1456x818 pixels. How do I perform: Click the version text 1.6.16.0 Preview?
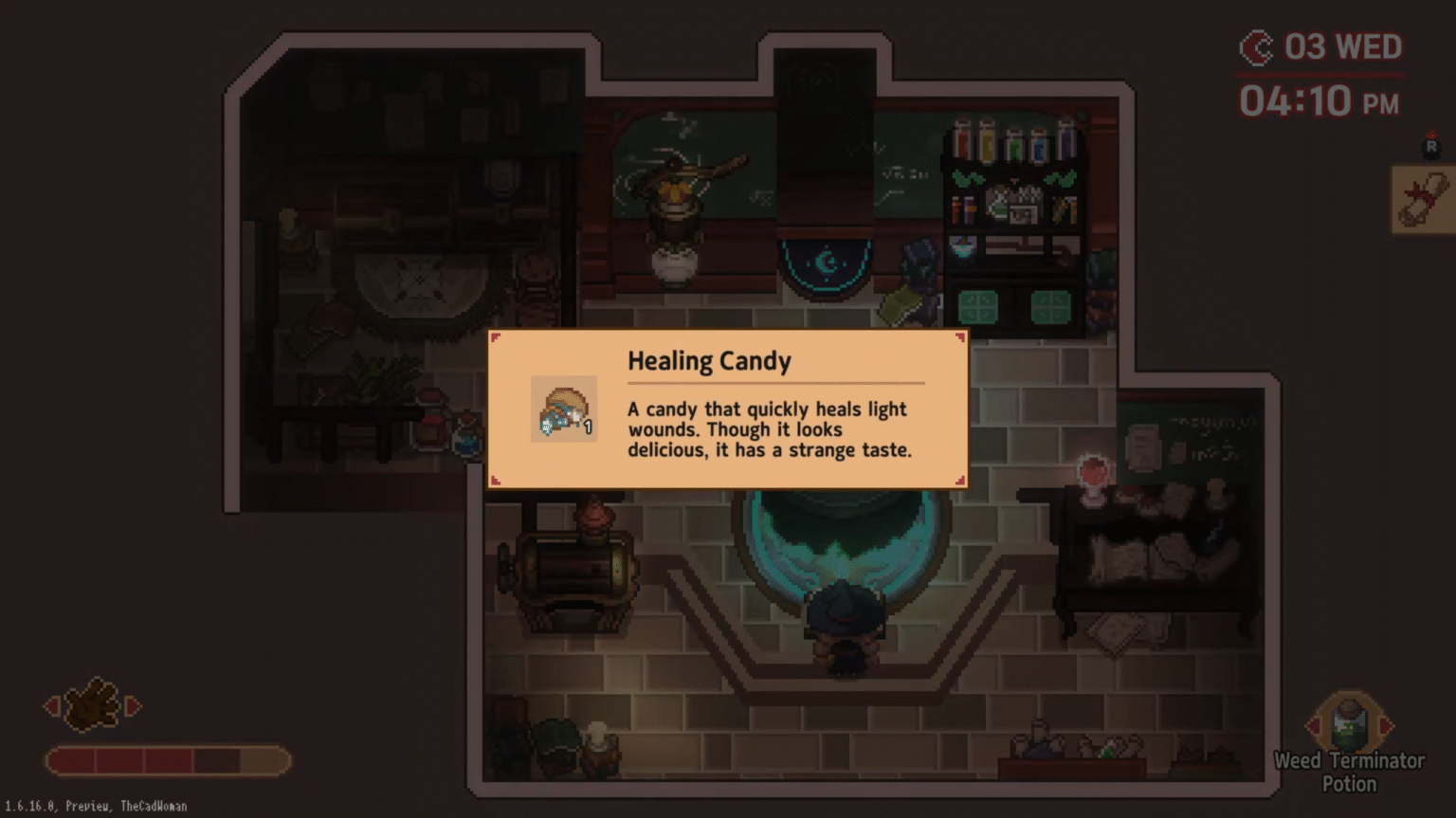coord(94,805)
